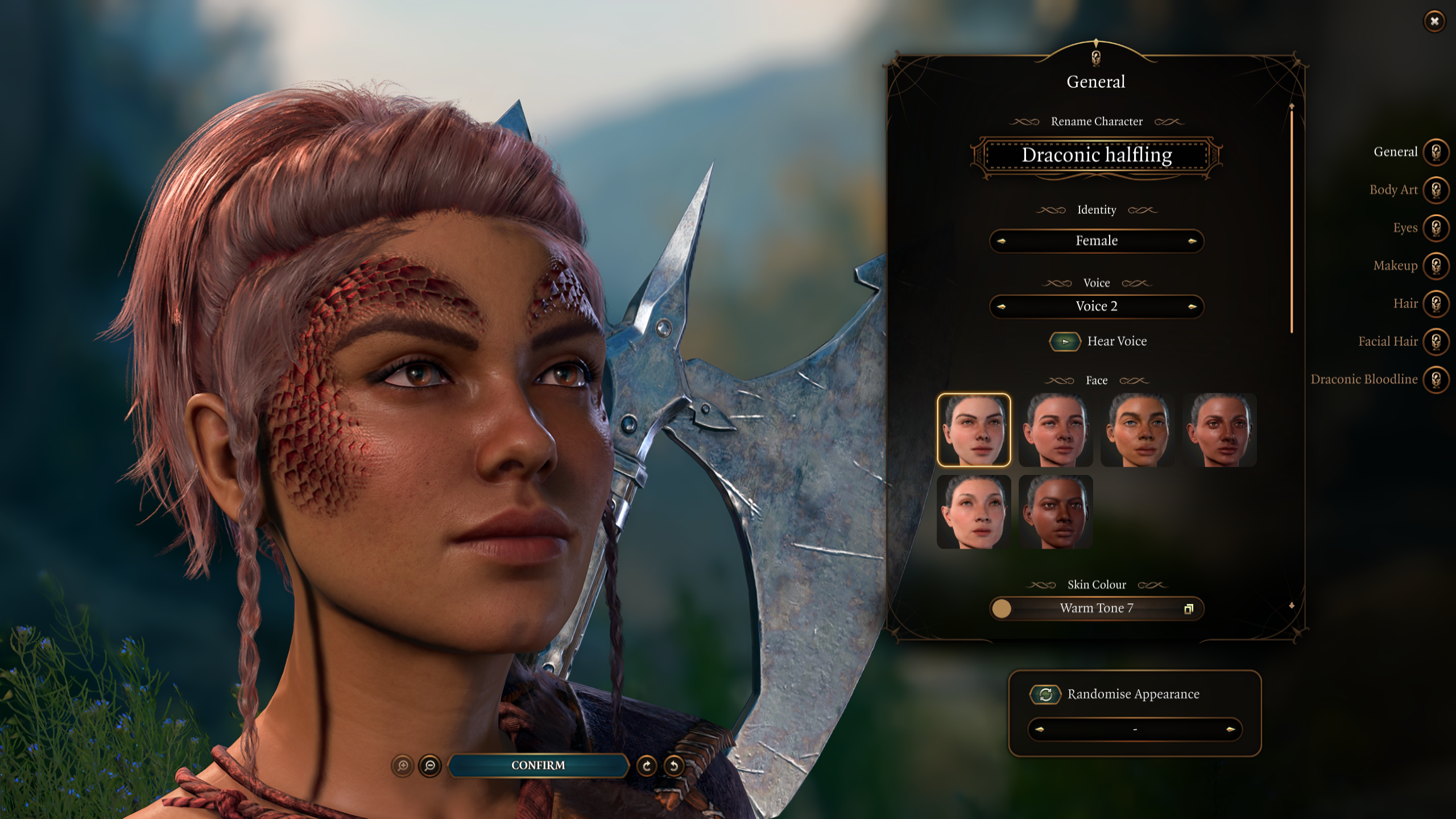
Task: Open the Warm Tone 7 skin colour picker
Action: pyautogui.click(x=1097, y=609)
